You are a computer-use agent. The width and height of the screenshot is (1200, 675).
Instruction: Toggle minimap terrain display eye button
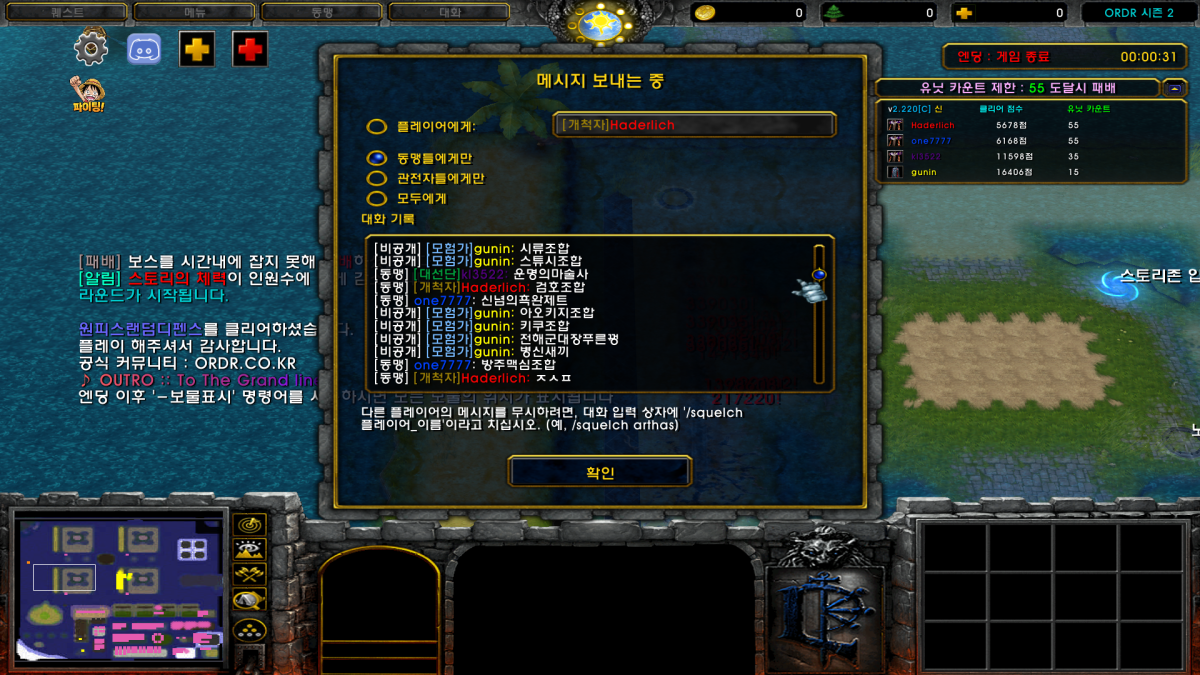click(249, 549)
